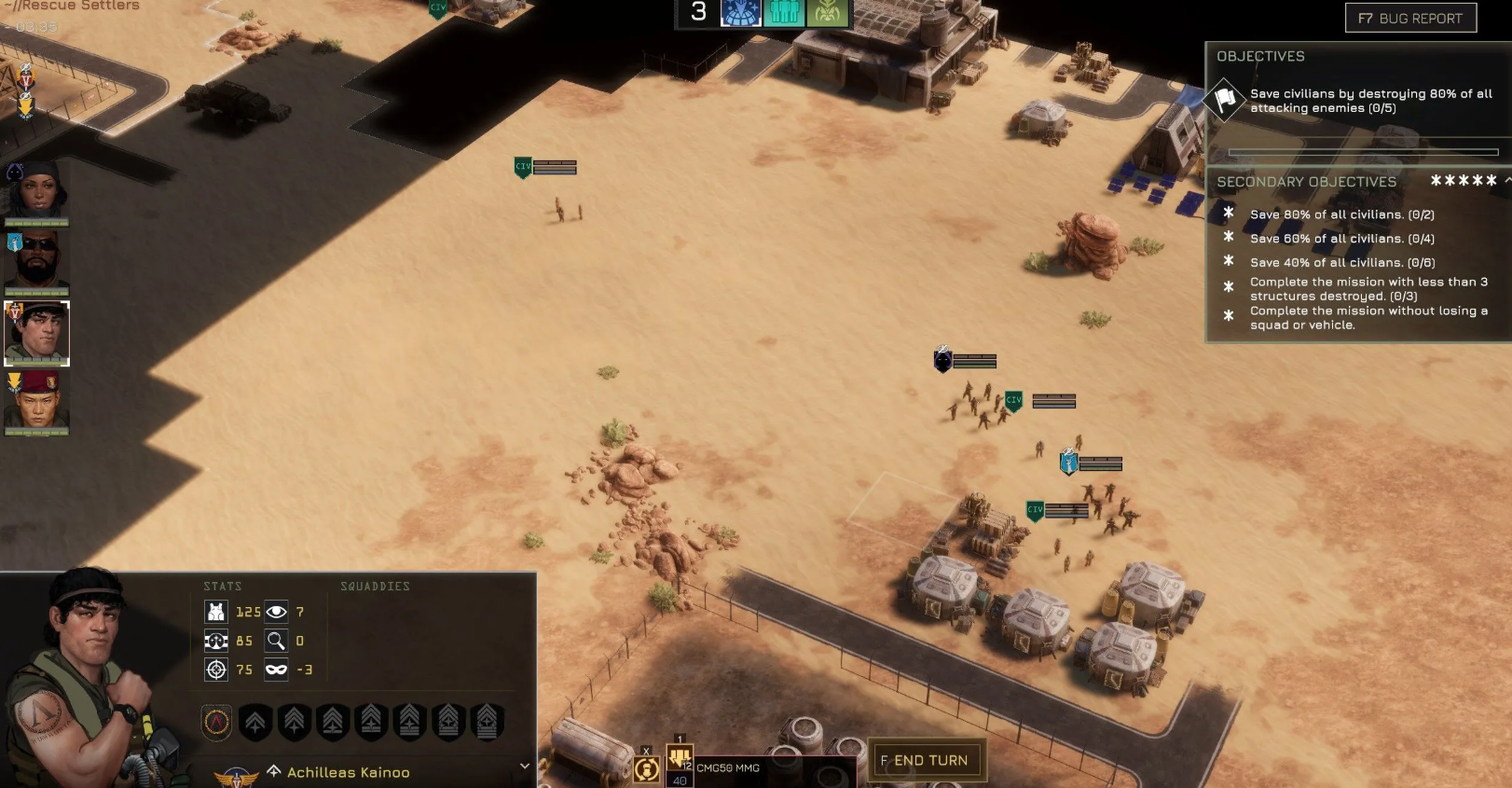Select the CMG50 MMG weapon ability

680,760
